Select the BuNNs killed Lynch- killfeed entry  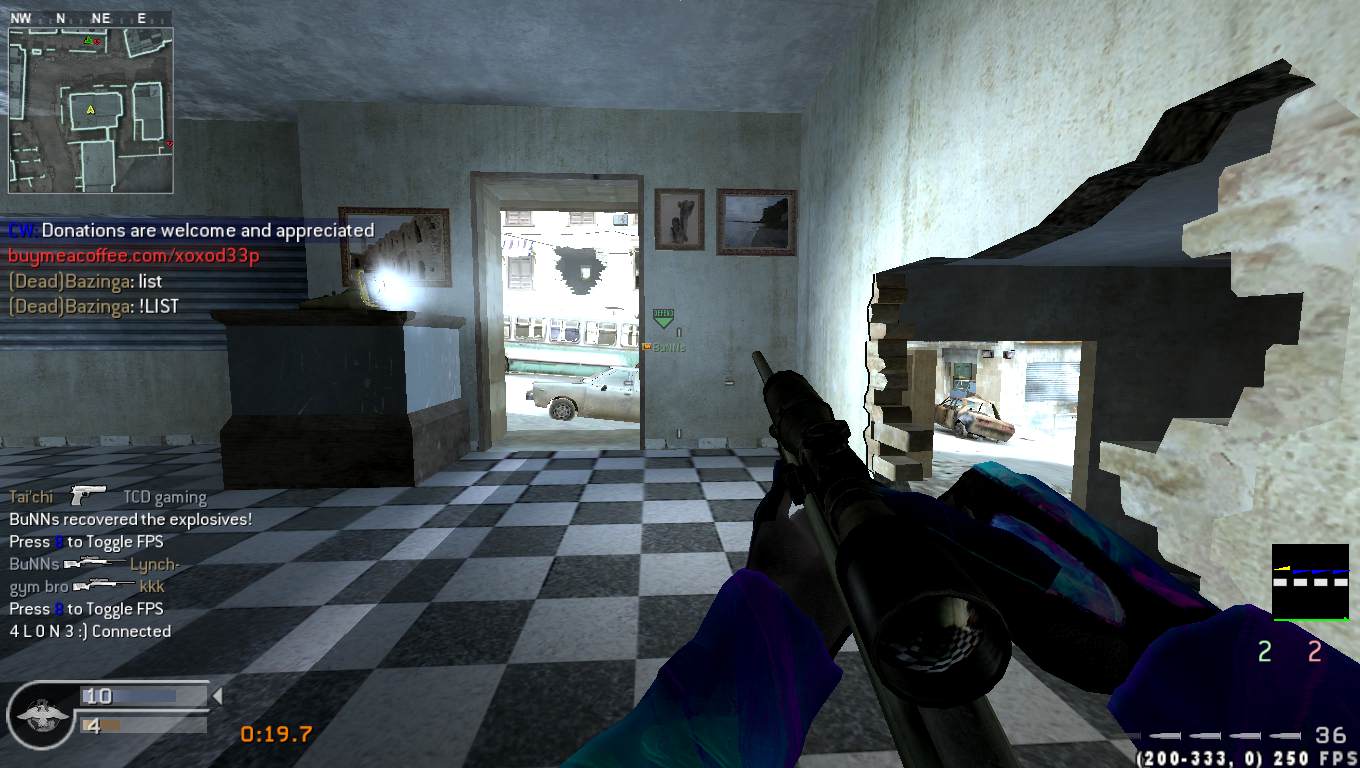(x=94, y=564)
